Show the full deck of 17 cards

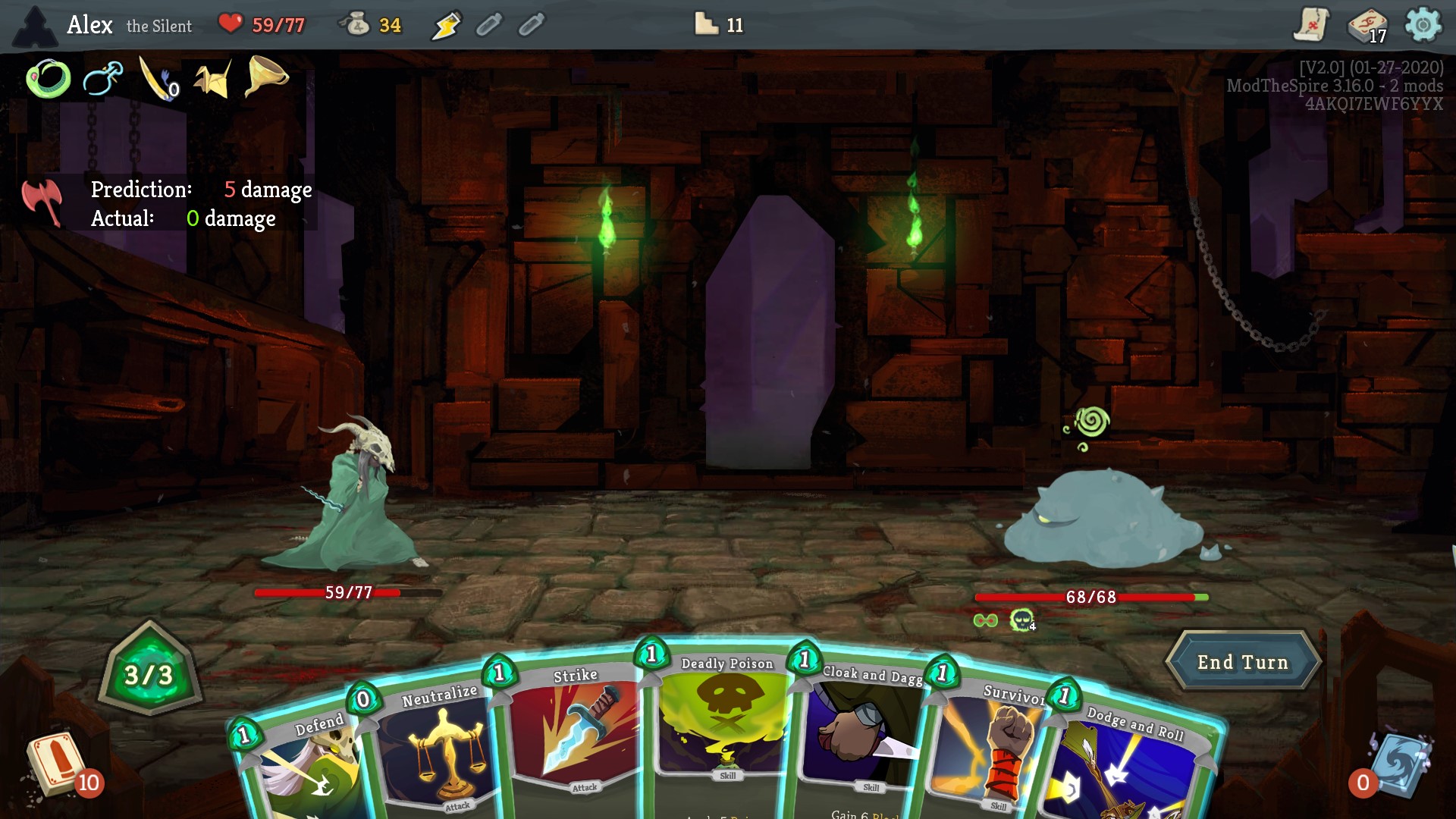(x=1367, y=25)
